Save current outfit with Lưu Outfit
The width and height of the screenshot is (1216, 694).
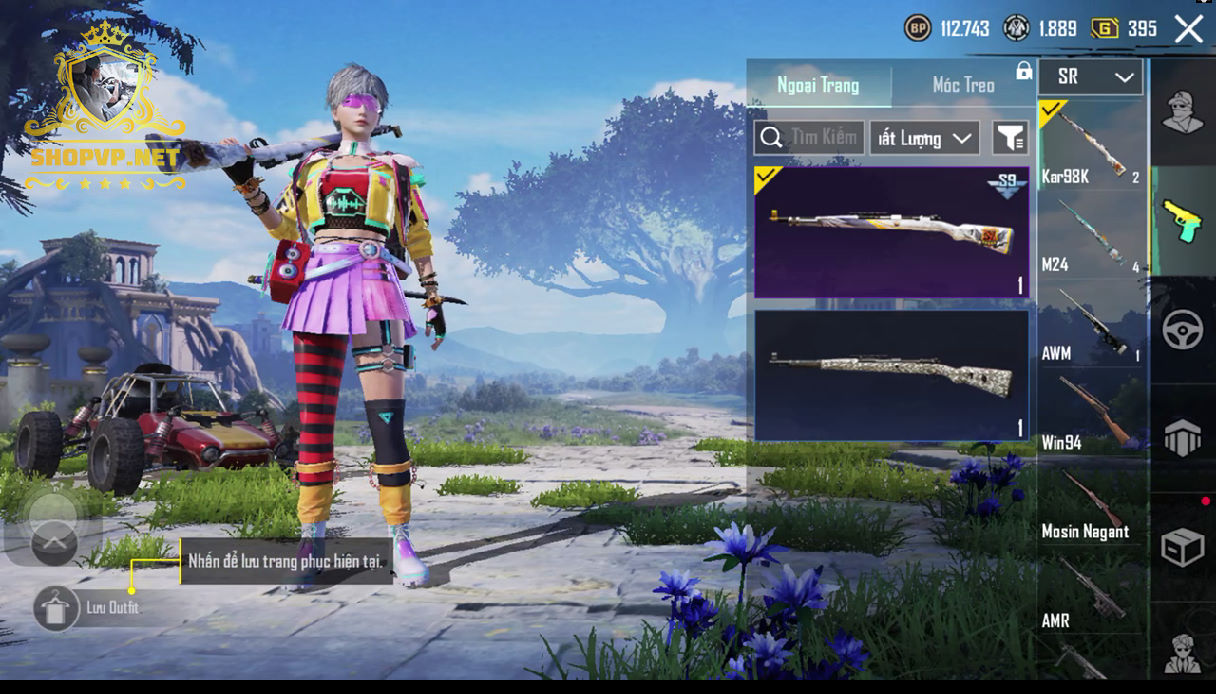click(56, 608)
